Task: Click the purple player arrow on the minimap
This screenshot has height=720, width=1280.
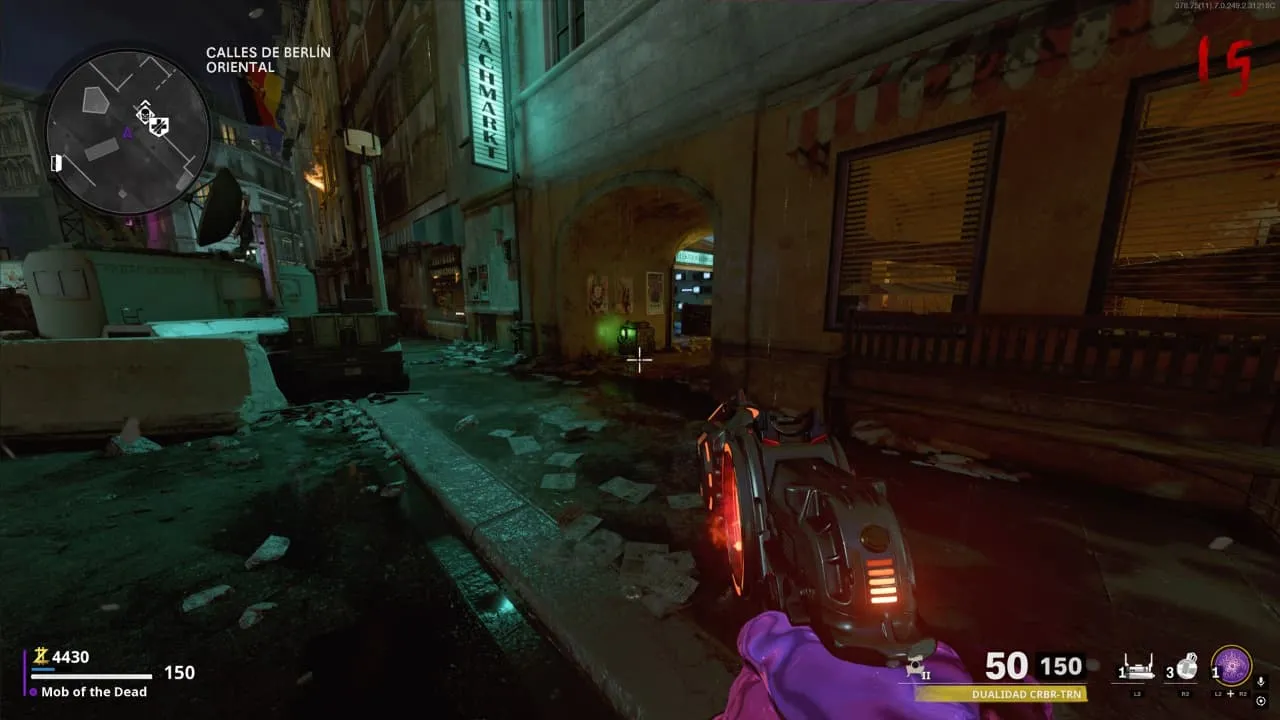Action: (x=128, y=132)
